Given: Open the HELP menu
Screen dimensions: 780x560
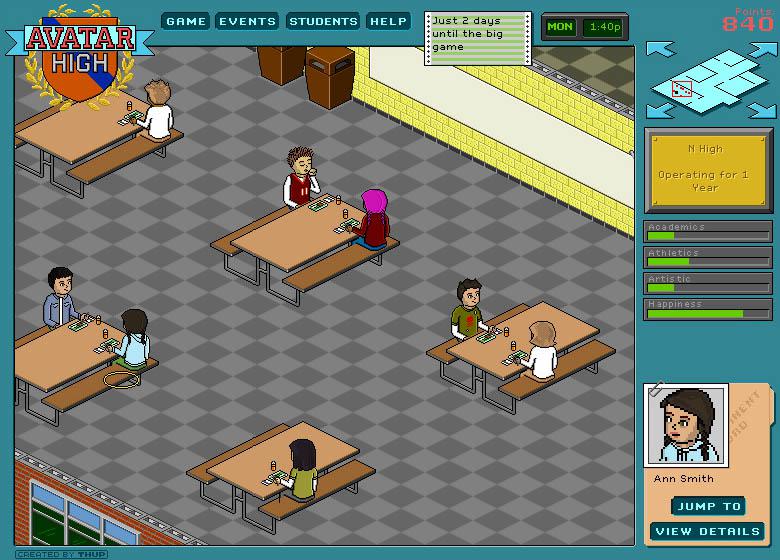Looking at the screenshot, I should [387, 21].
